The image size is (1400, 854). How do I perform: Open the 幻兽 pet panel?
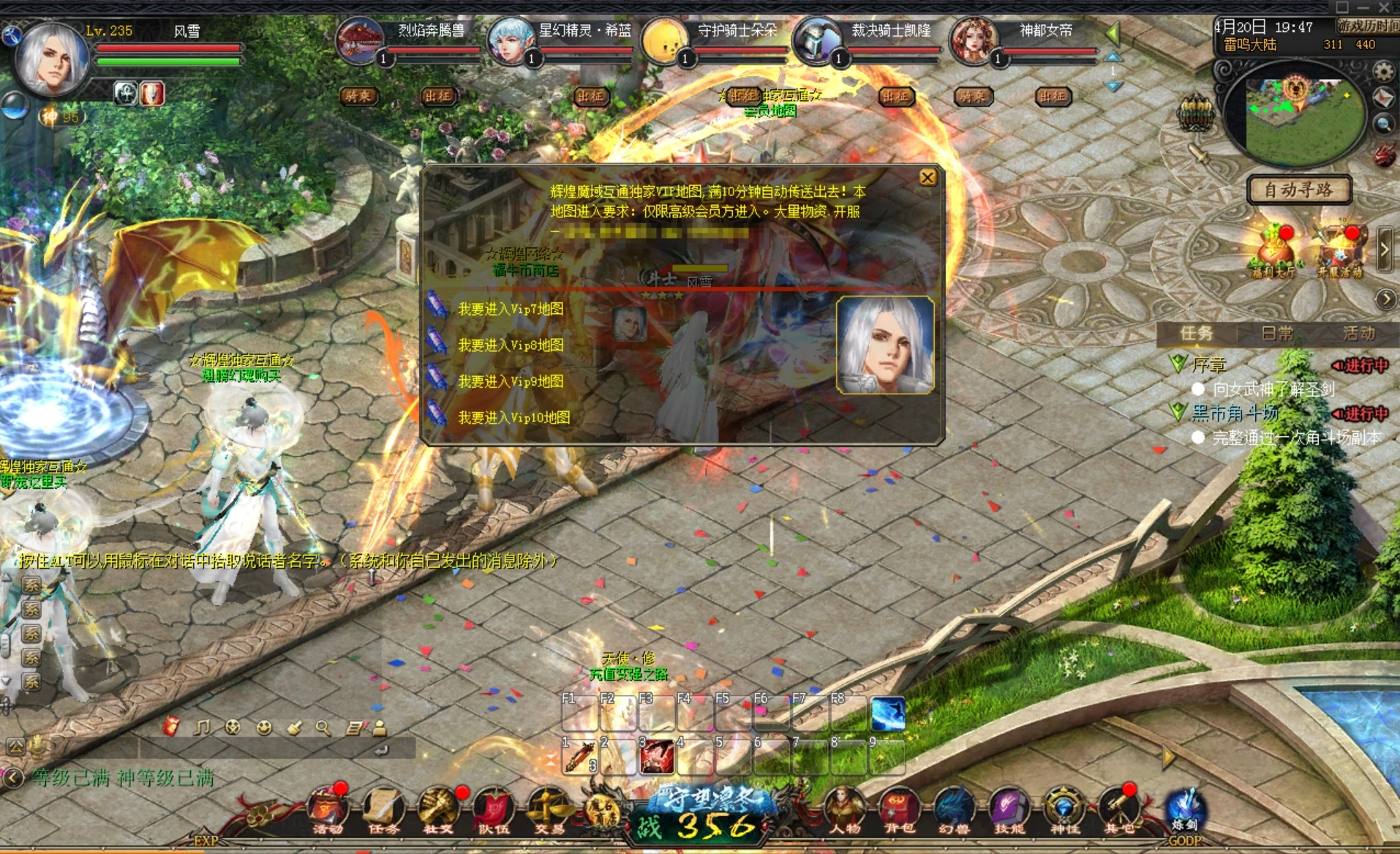point(955,807)
